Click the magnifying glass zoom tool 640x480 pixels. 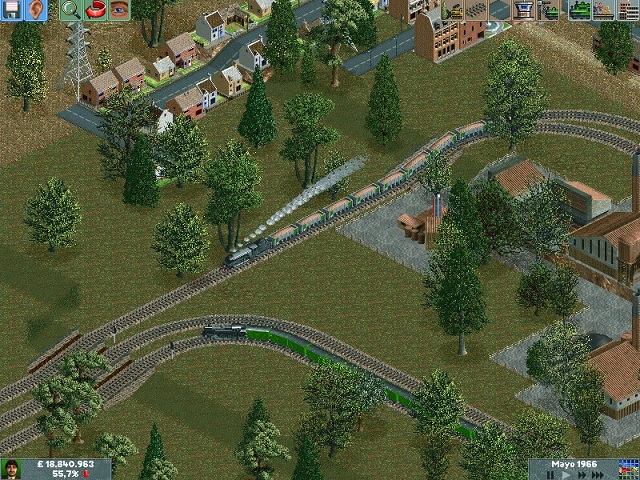tap(70, 10)
